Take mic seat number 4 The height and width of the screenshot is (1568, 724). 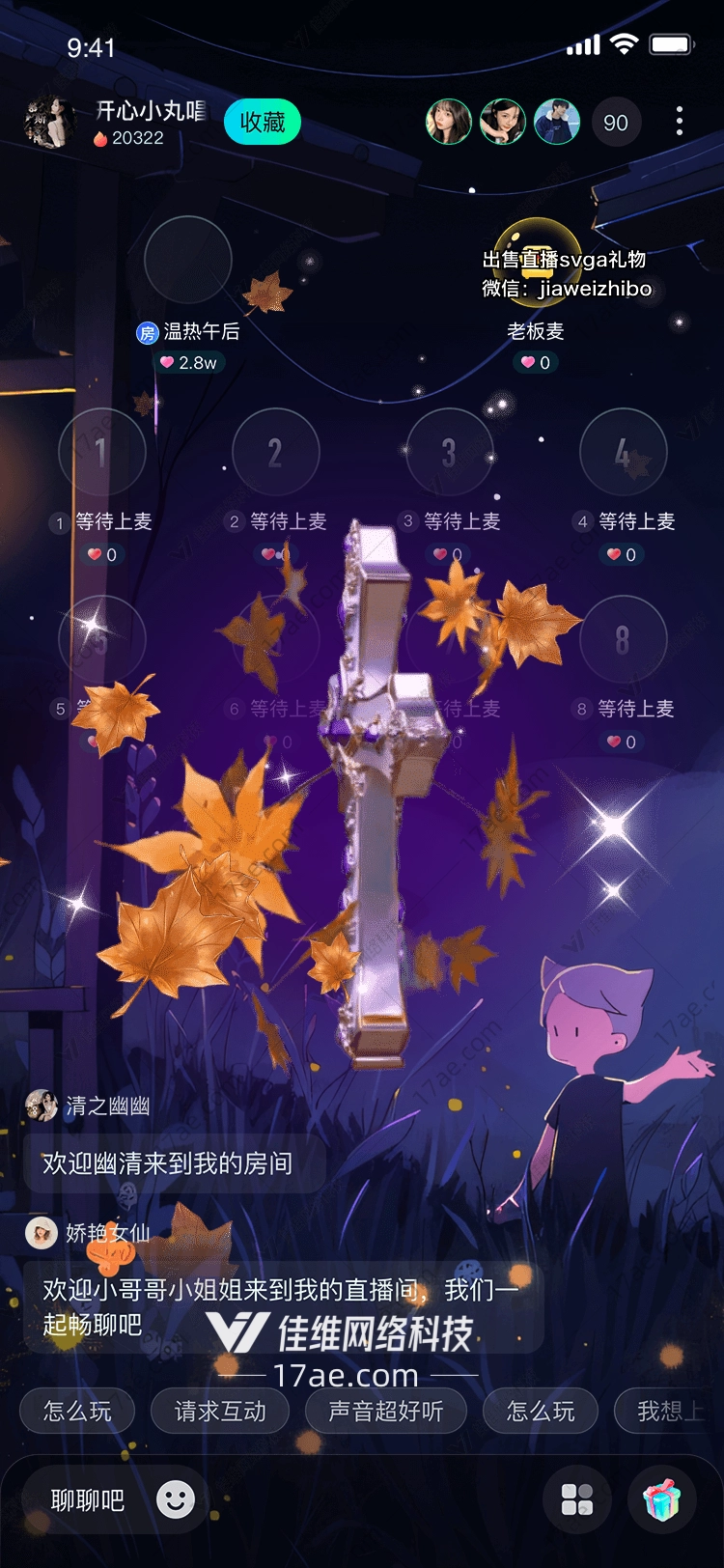click(x=623, y=452)
